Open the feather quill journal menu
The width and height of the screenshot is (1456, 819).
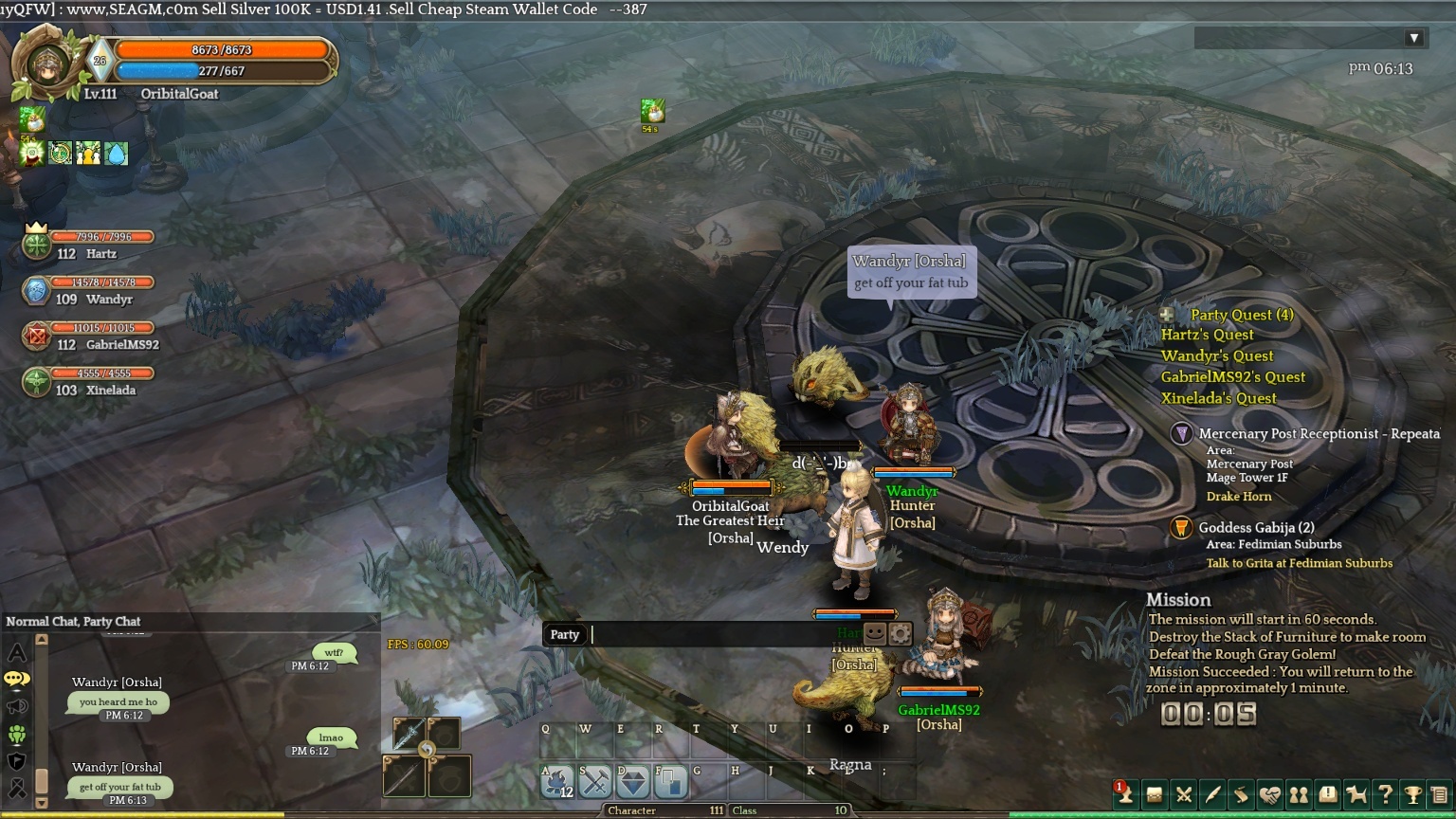1211,794
